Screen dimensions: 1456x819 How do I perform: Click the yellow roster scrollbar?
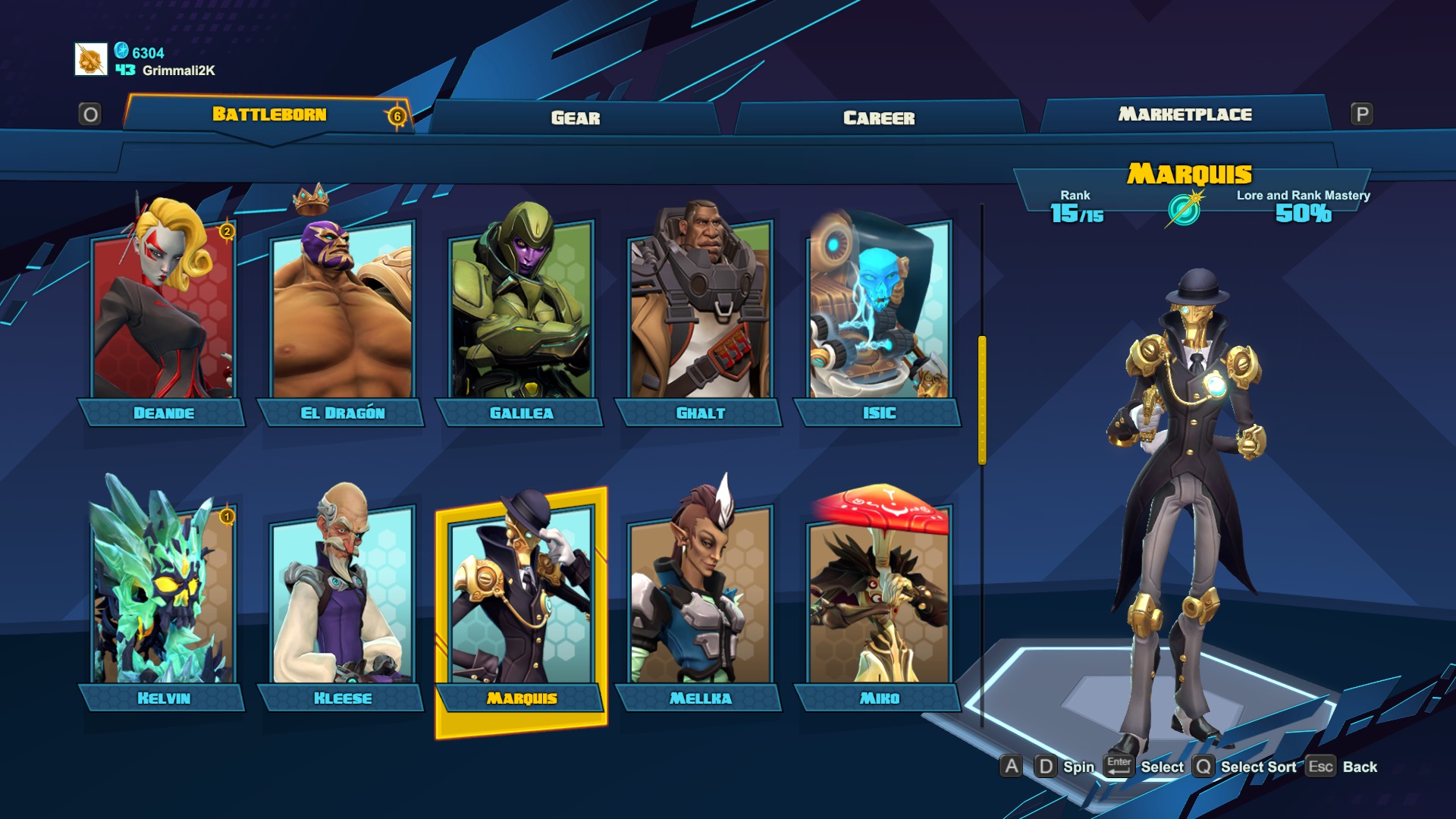pyautogui.click(x=982, y=399)
